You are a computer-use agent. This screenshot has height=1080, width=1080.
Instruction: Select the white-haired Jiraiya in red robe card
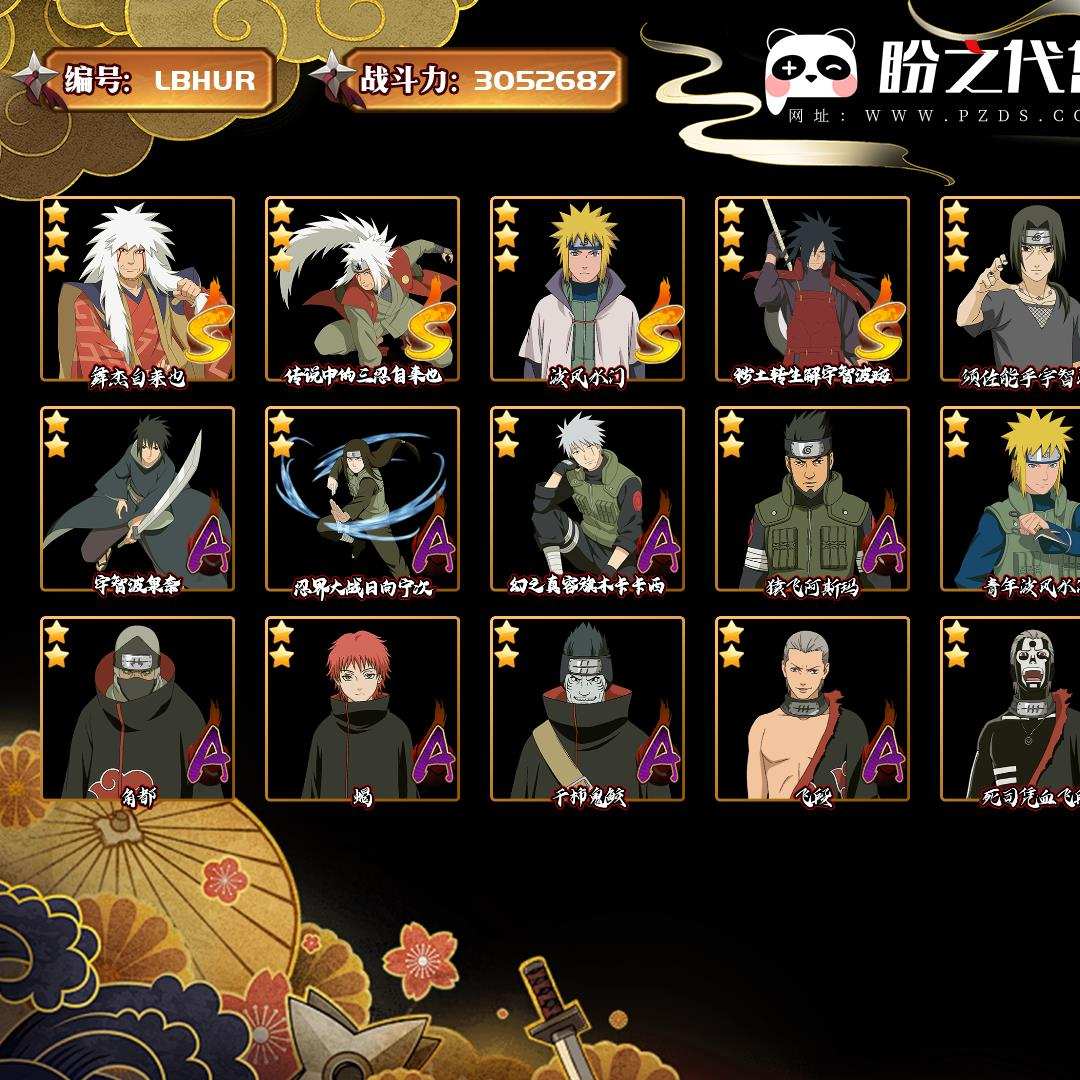[x=138, y=289]
